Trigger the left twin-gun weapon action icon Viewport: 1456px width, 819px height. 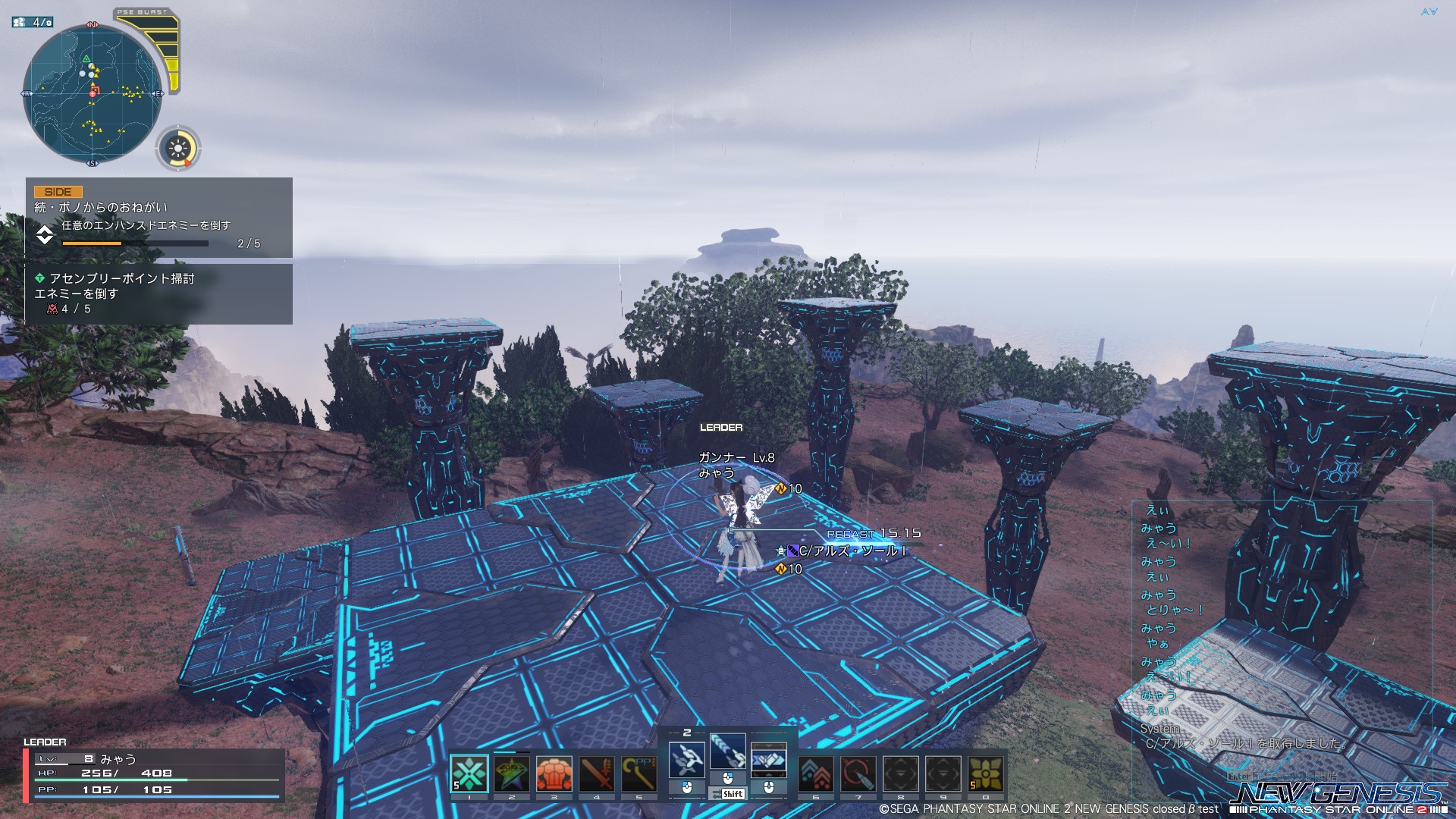point(687,759)
